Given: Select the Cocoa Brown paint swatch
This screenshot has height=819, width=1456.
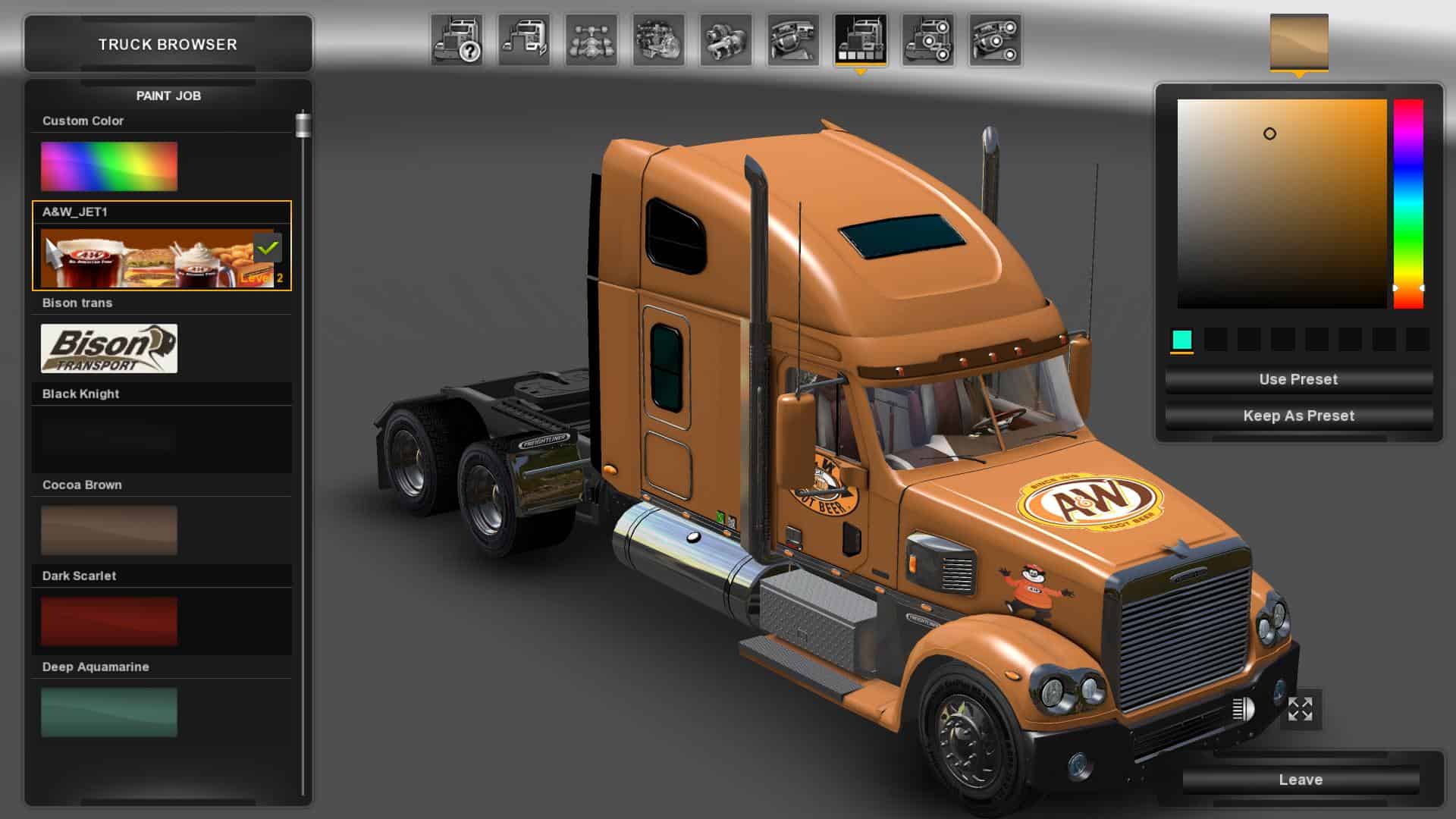Looking at the screenshot, I should tap(109, 530).
